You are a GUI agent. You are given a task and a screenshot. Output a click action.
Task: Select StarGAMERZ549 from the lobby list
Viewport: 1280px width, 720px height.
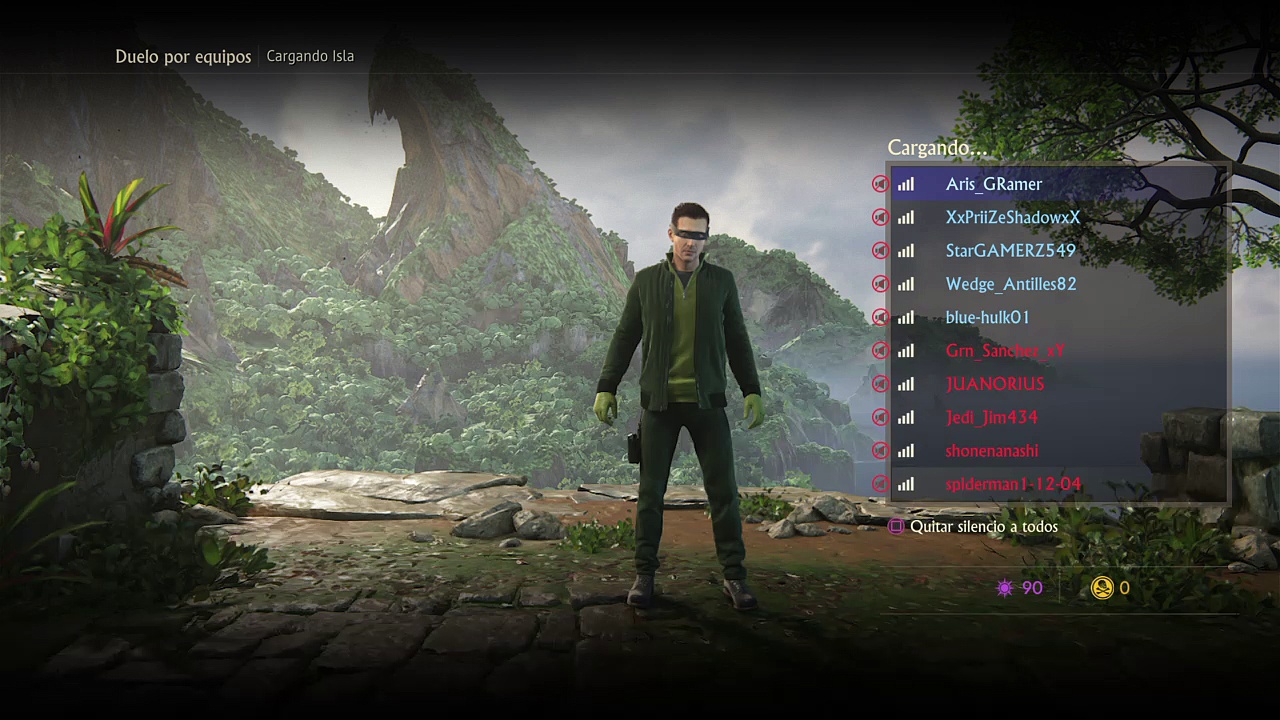(x=1010, y=251)
